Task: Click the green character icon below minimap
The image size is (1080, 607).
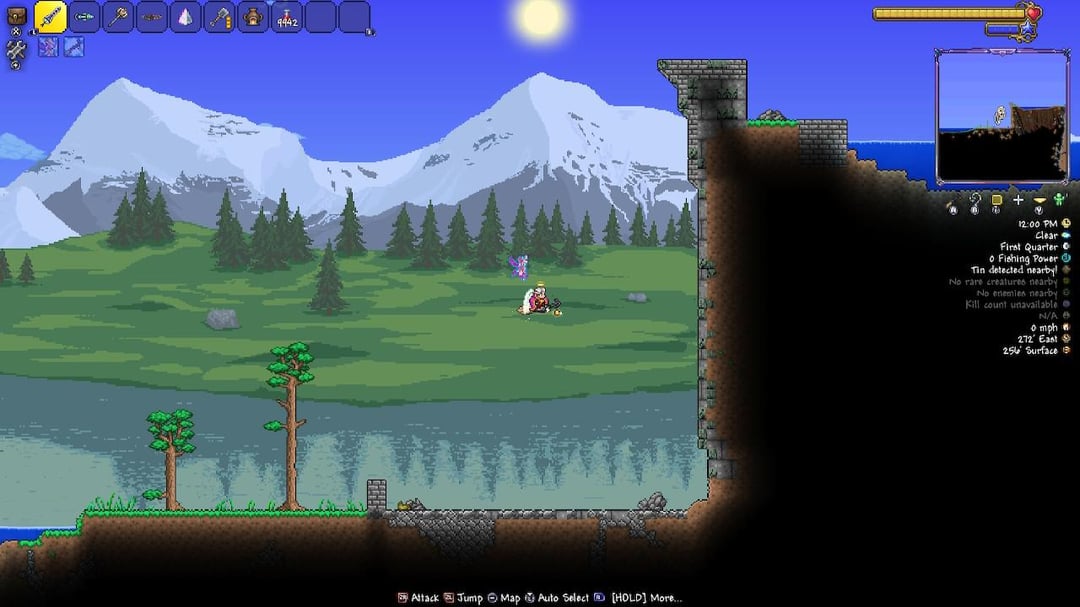Action: 1060,200
